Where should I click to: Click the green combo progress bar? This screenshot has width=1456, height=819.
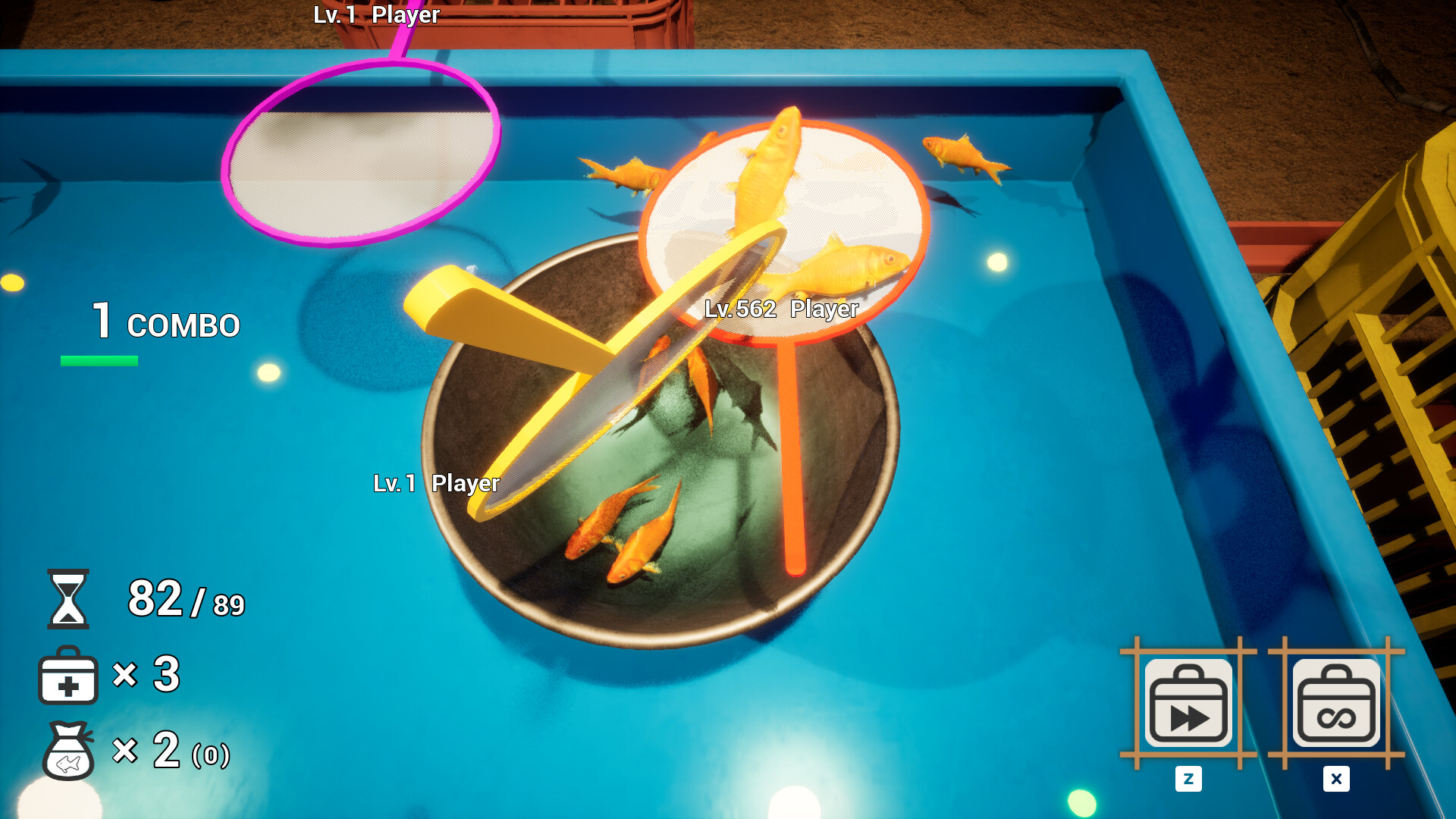(98, 362)
